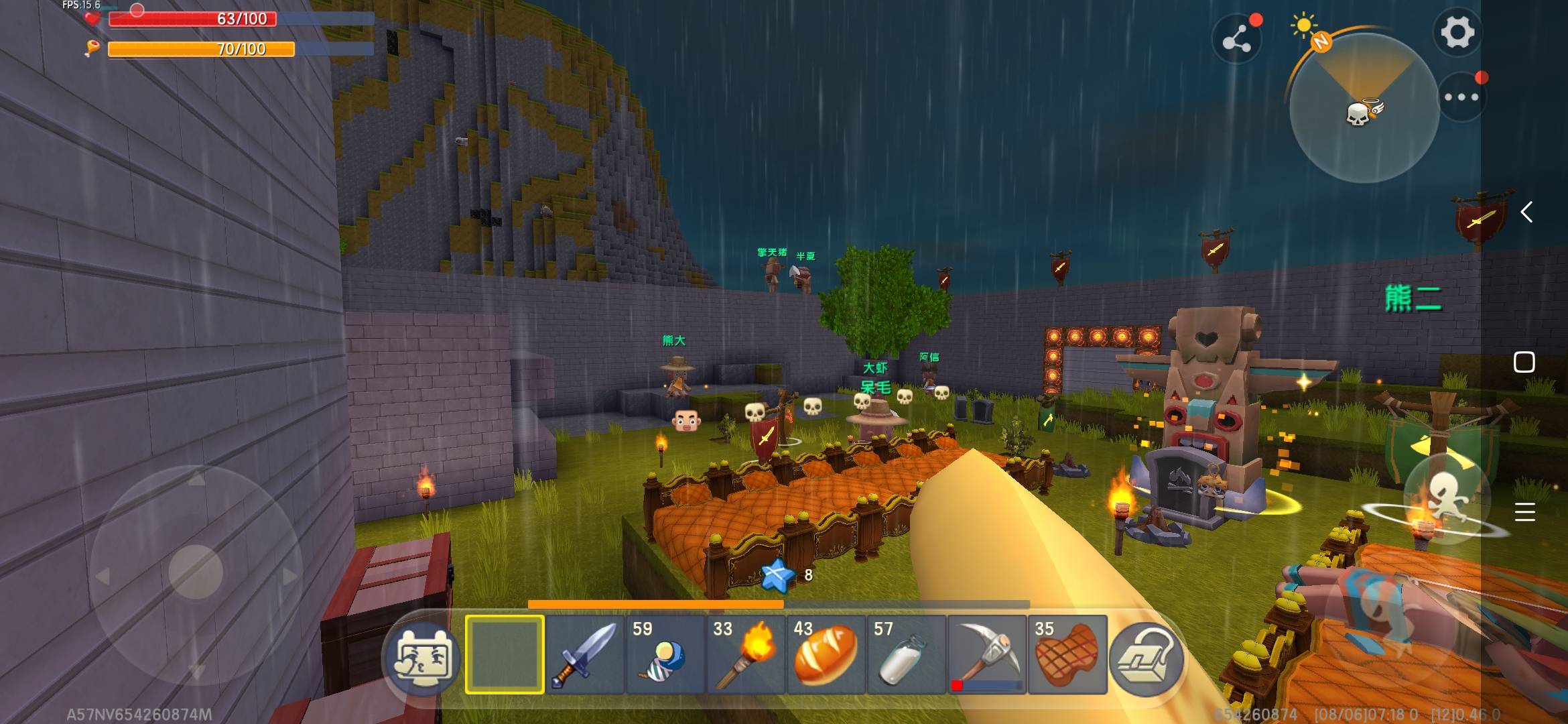Open the gear settings menu
The height and width of the screenshot is (724, 1568).
point(1457,32)
